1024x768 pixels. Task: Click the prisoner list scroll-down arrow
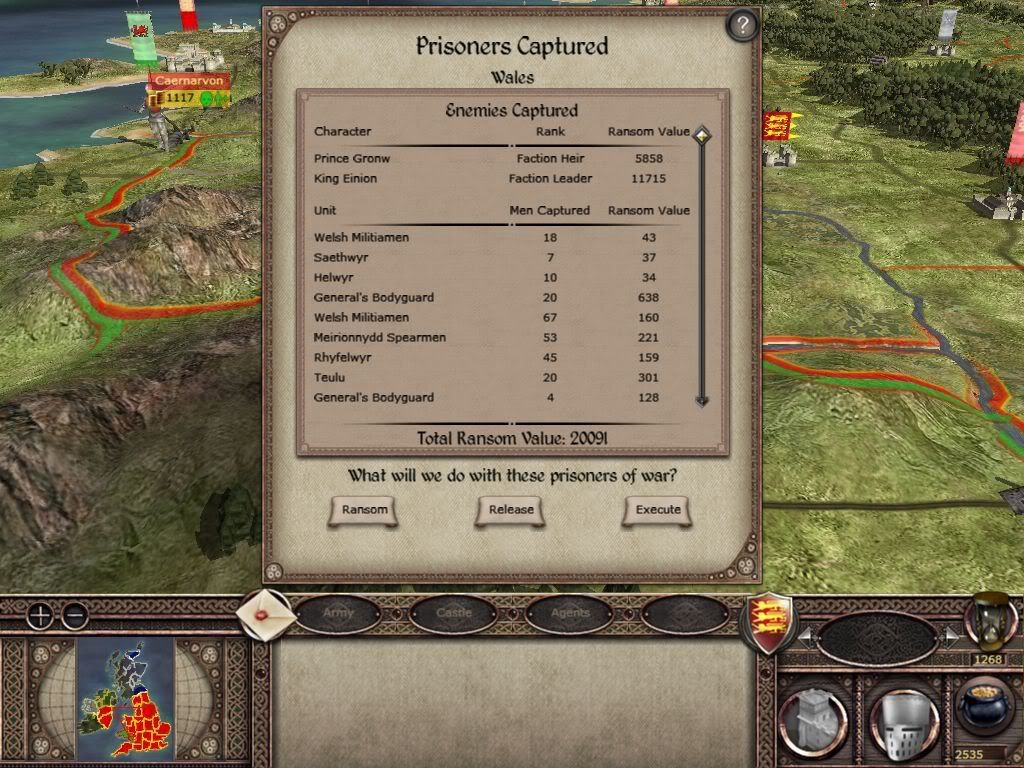click(702, 400)
